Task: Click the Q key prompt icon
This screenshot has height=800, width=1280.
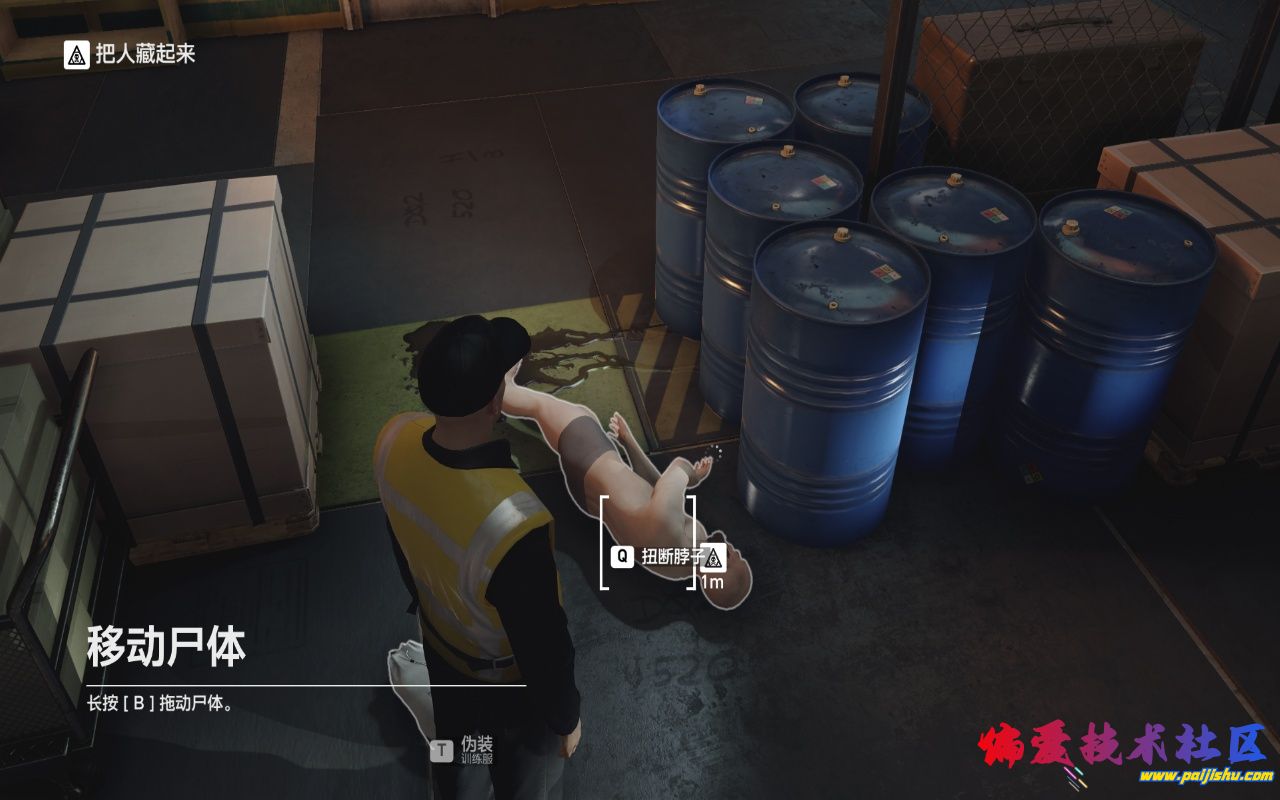Action: [623, 555]
